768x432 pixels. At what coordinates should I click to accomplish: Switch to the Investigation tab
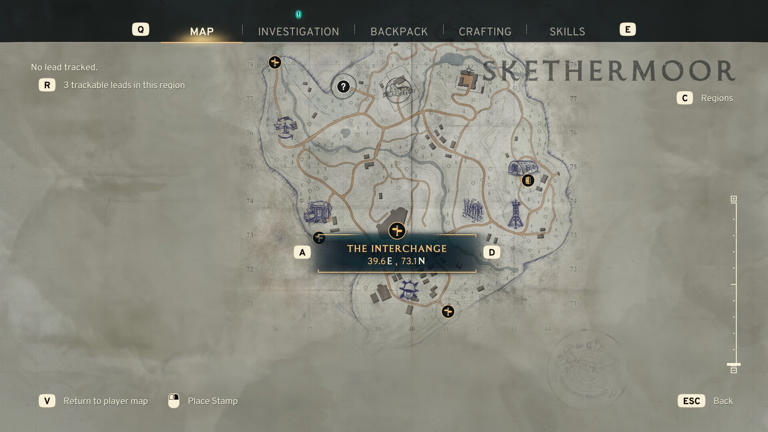tap(298, 31)
